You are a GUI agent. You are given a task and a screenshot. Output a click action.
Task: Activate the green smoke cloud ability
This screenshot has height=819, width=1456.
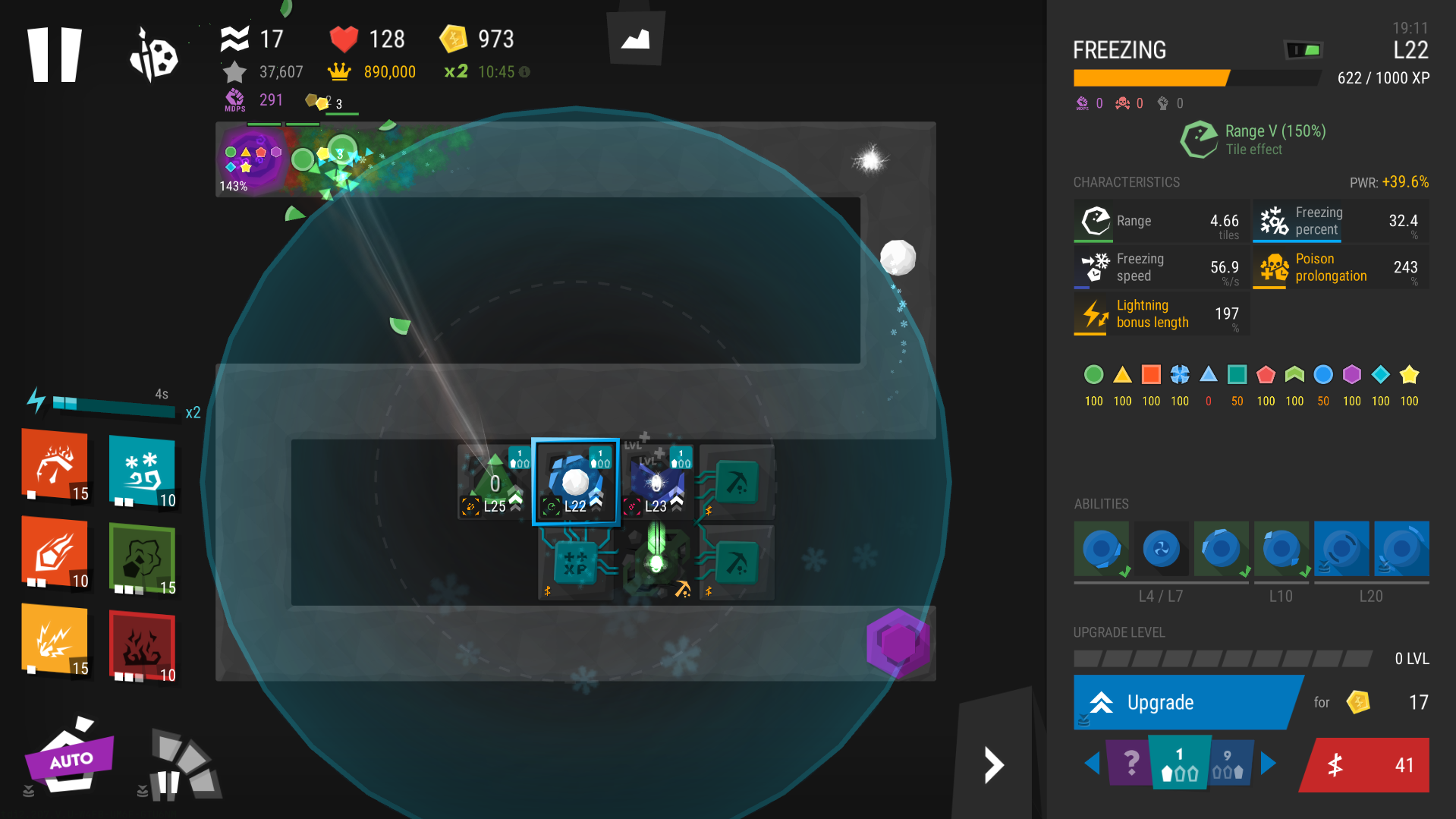click(x=143, y=559)
